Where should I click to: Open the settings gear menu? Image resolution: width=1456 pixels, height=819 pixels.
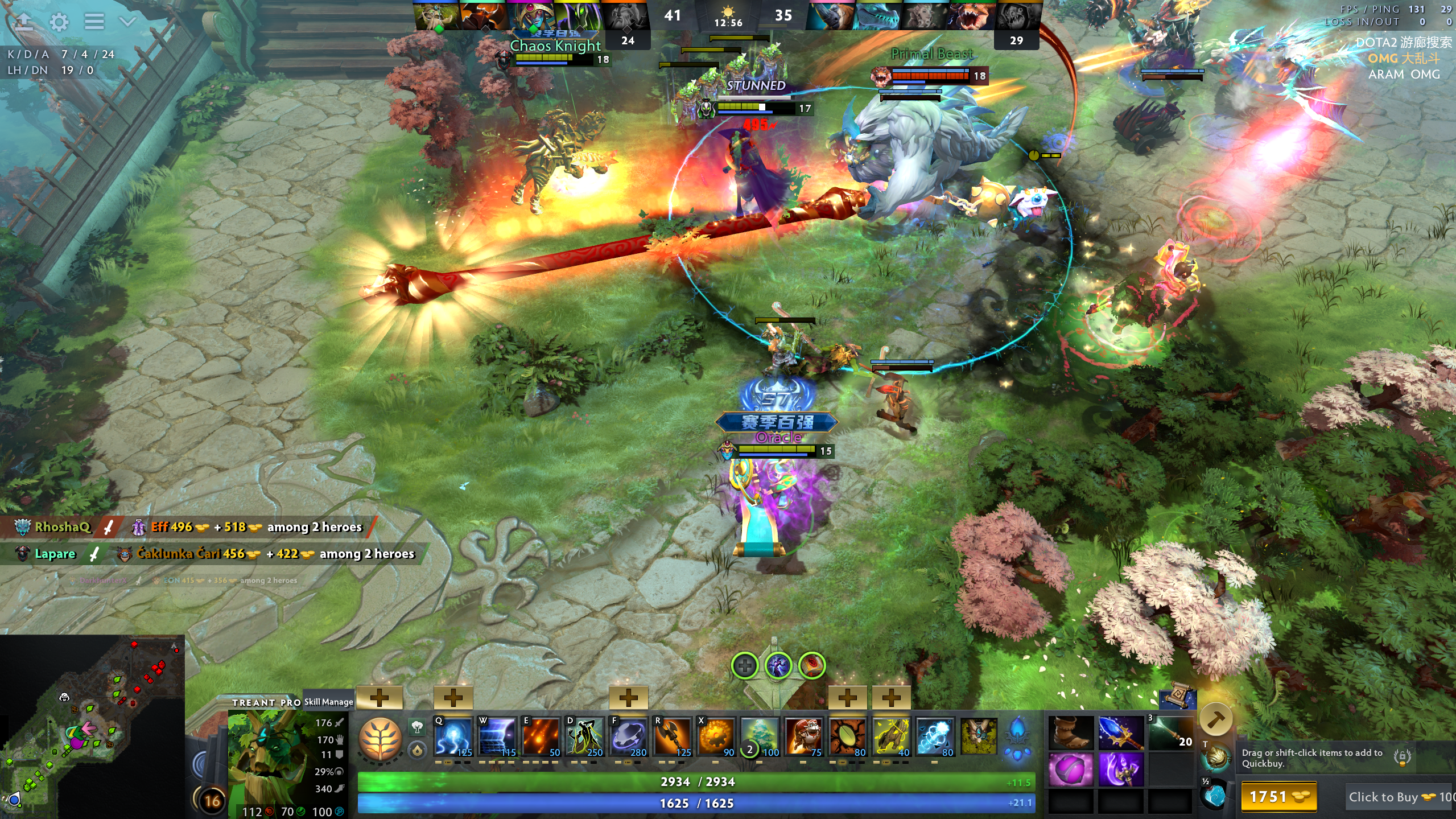(59, 22)
